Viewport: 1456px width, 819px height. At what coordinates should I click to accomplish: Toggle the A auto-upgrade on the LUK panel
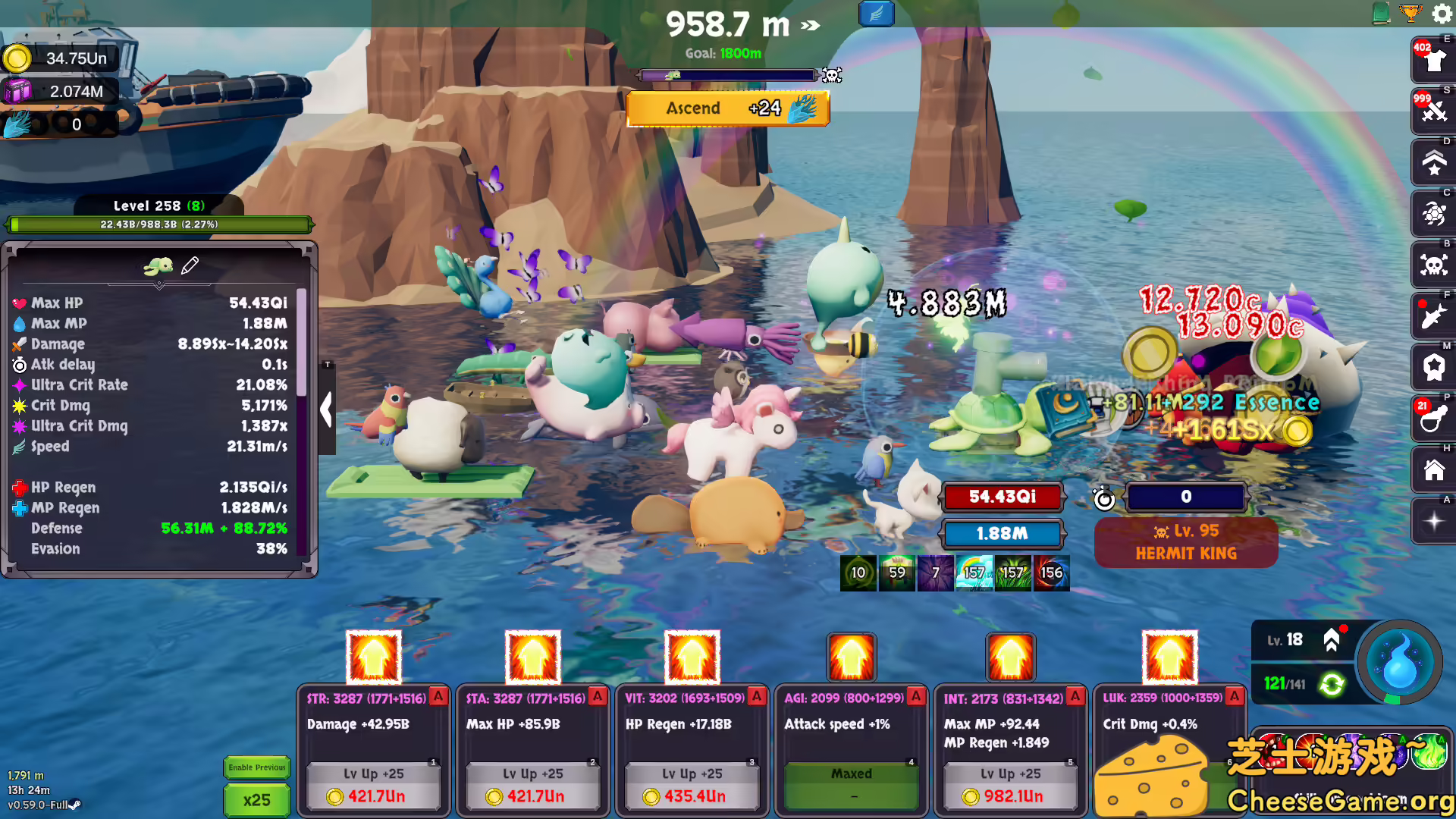tap(1235, 695)
